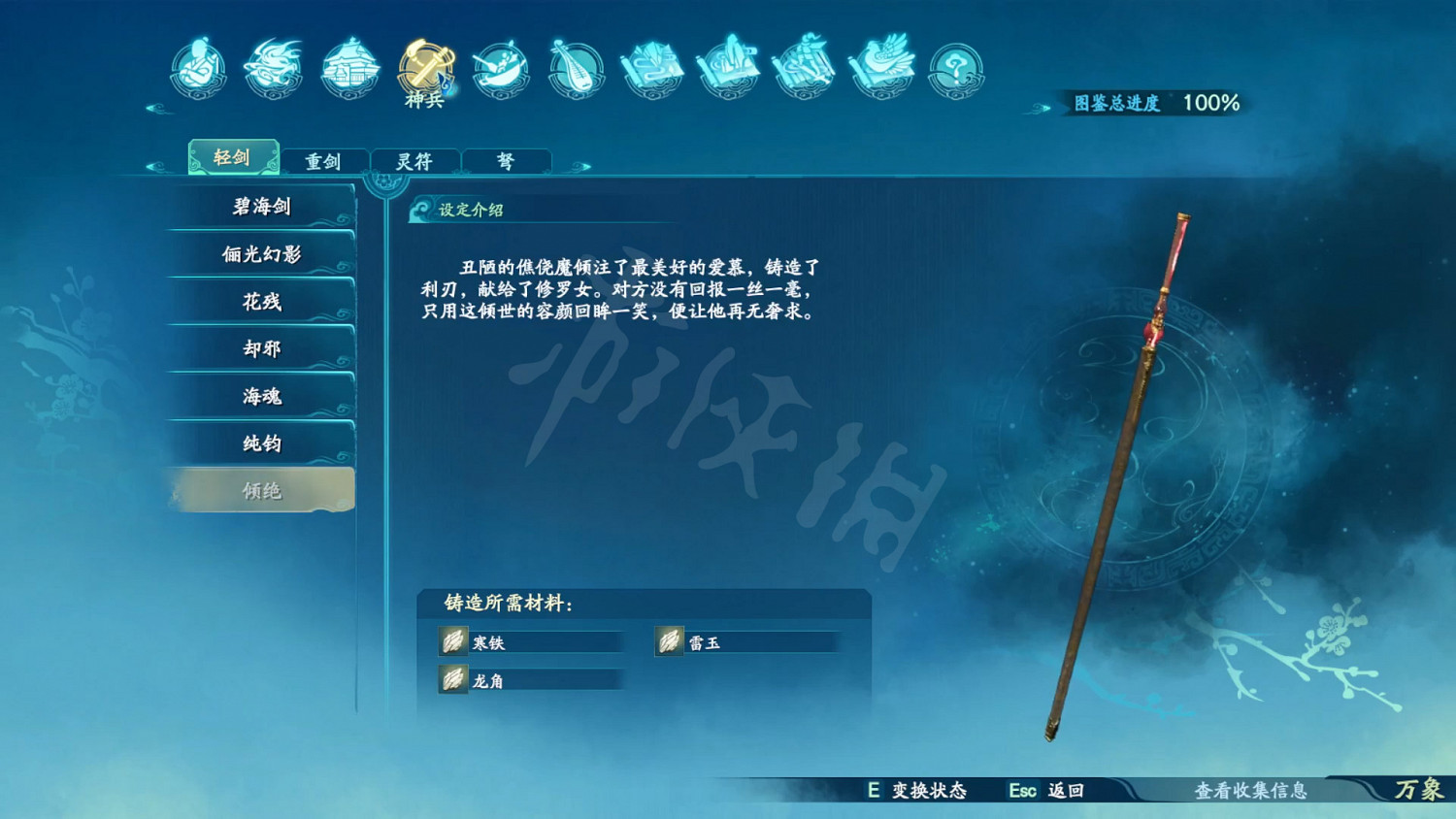Select the character portrait category icon
Screen dimensions: 1456x819
pyautogui.click(x=197, y=67)
